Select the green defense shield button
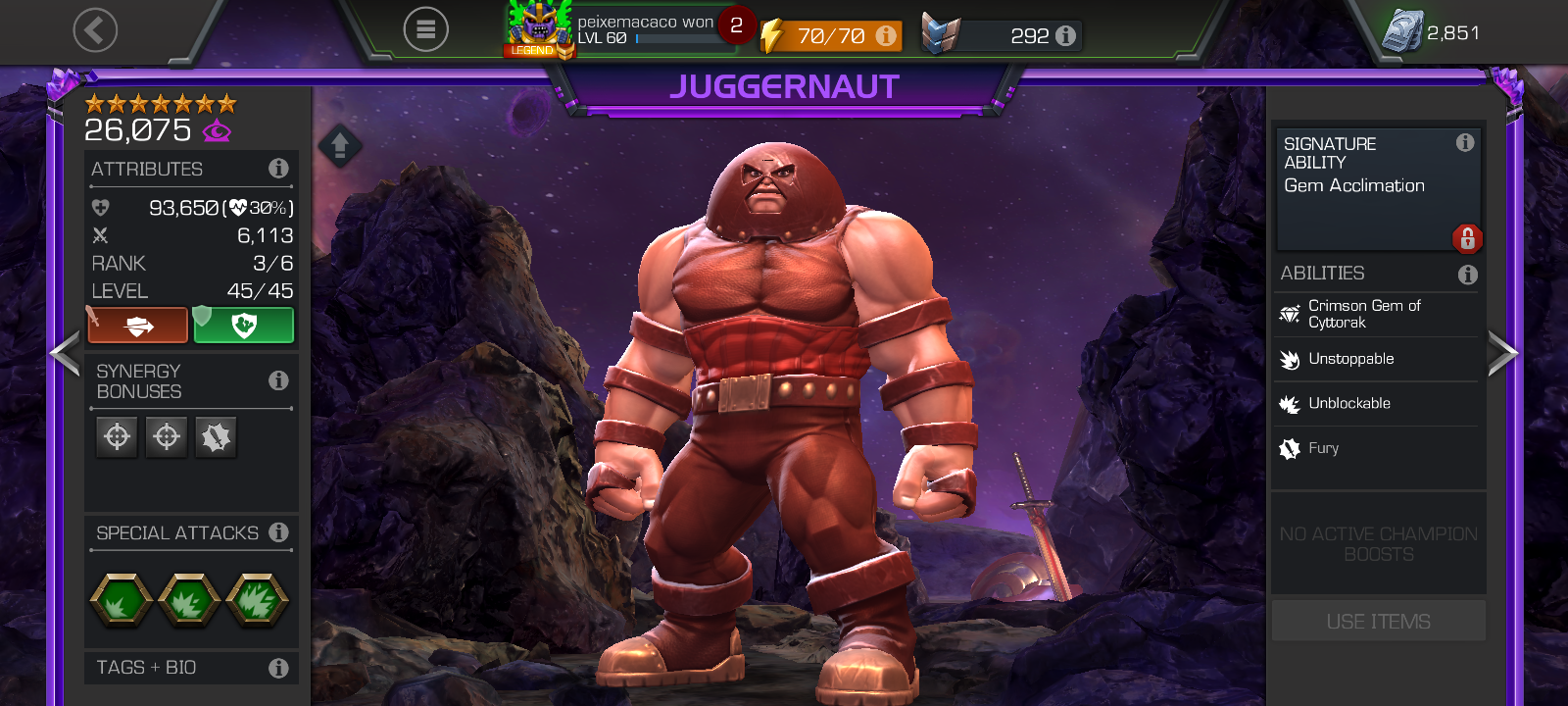The width and height of the screenshot is (1568, 706). pos(244,326)
